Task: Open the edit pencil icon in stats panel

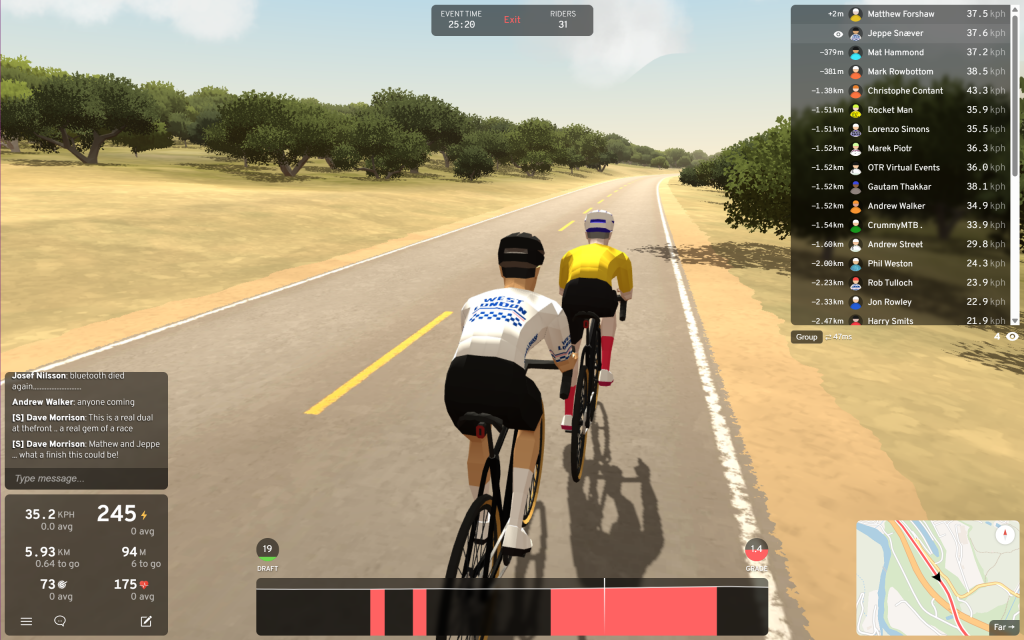Action: (x=146, y=621)
